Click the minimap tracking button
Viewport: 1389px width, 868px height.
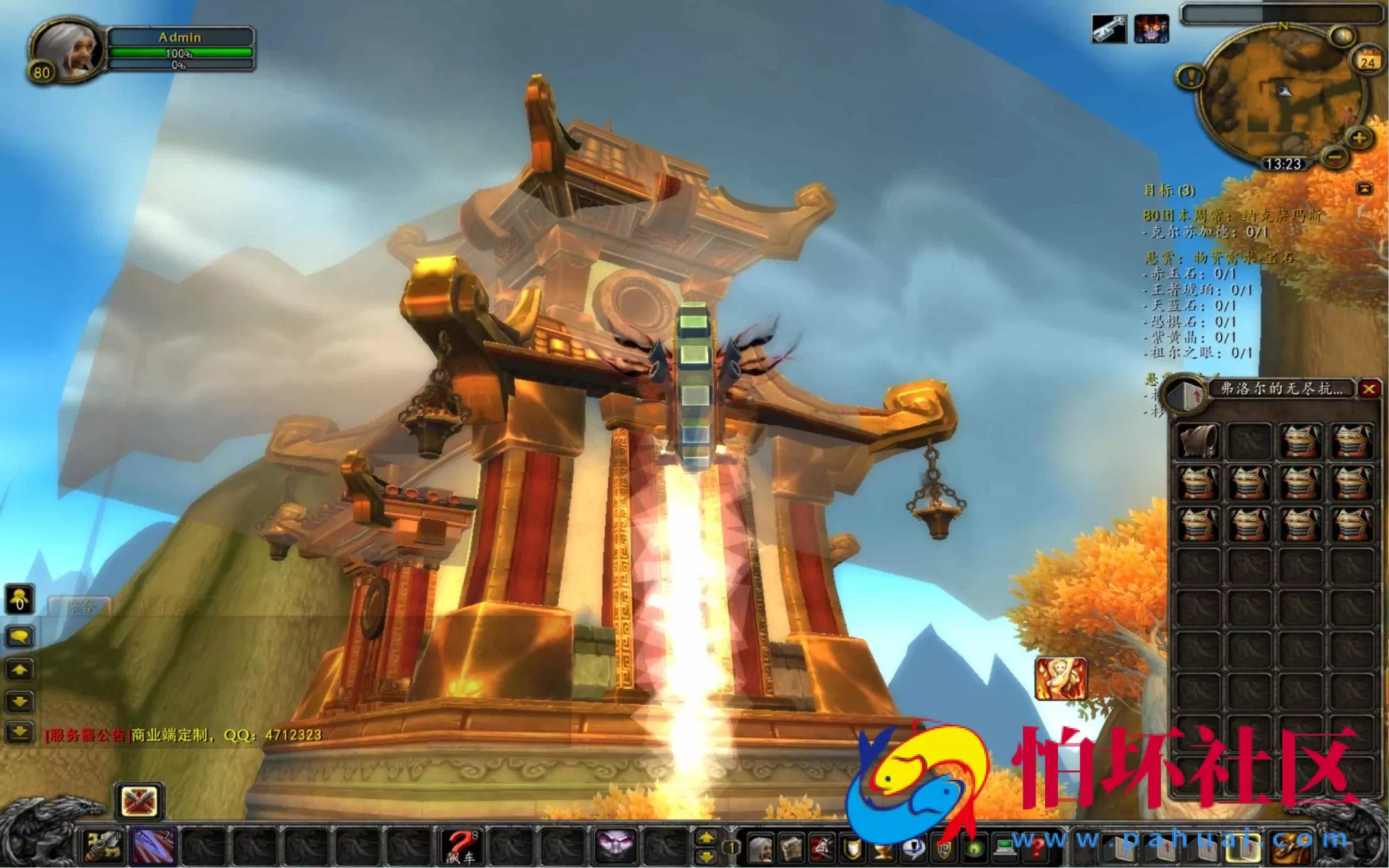[1342, 35]
